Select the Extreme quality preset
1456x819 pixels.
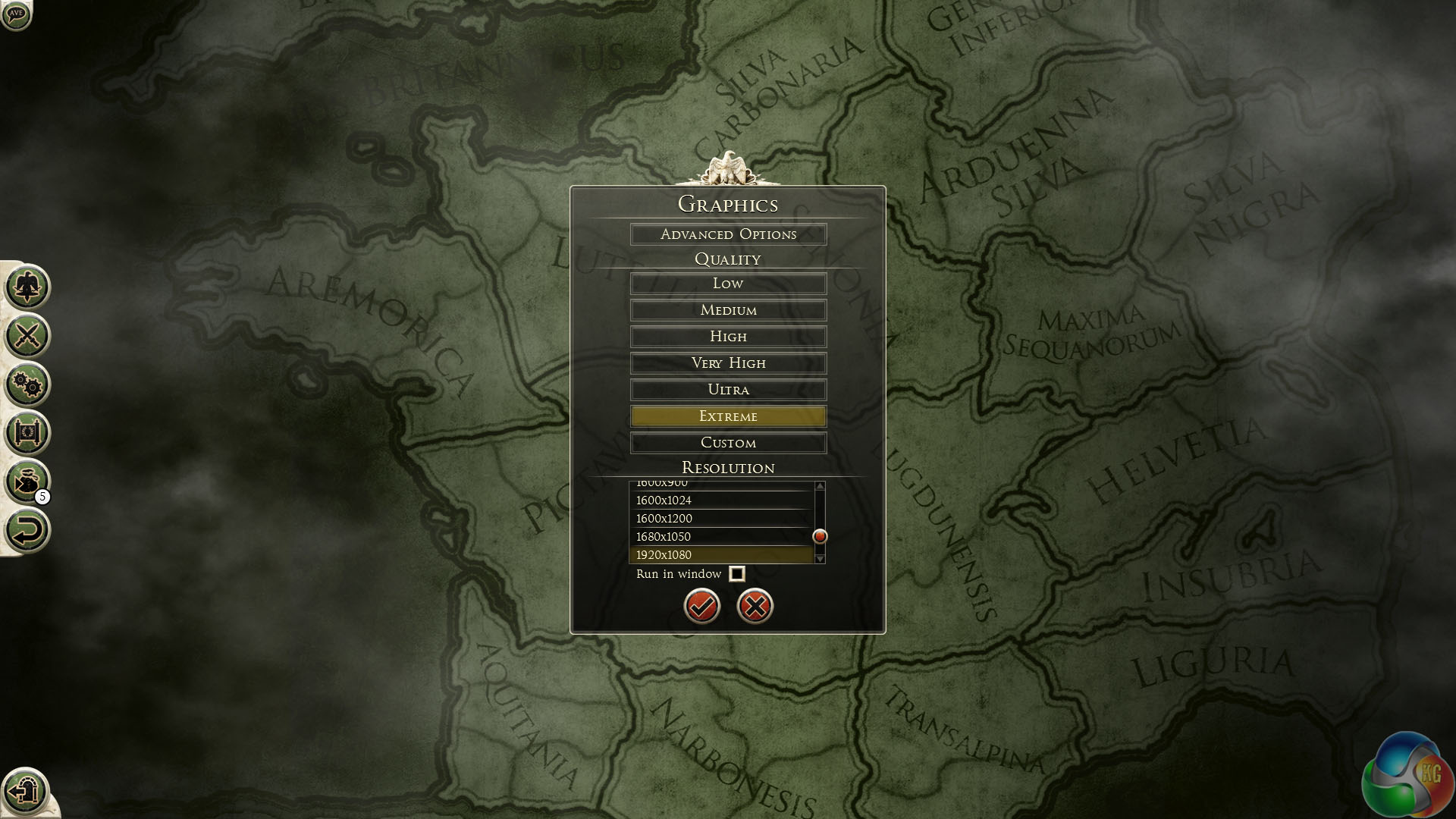(x=728, y=416)
